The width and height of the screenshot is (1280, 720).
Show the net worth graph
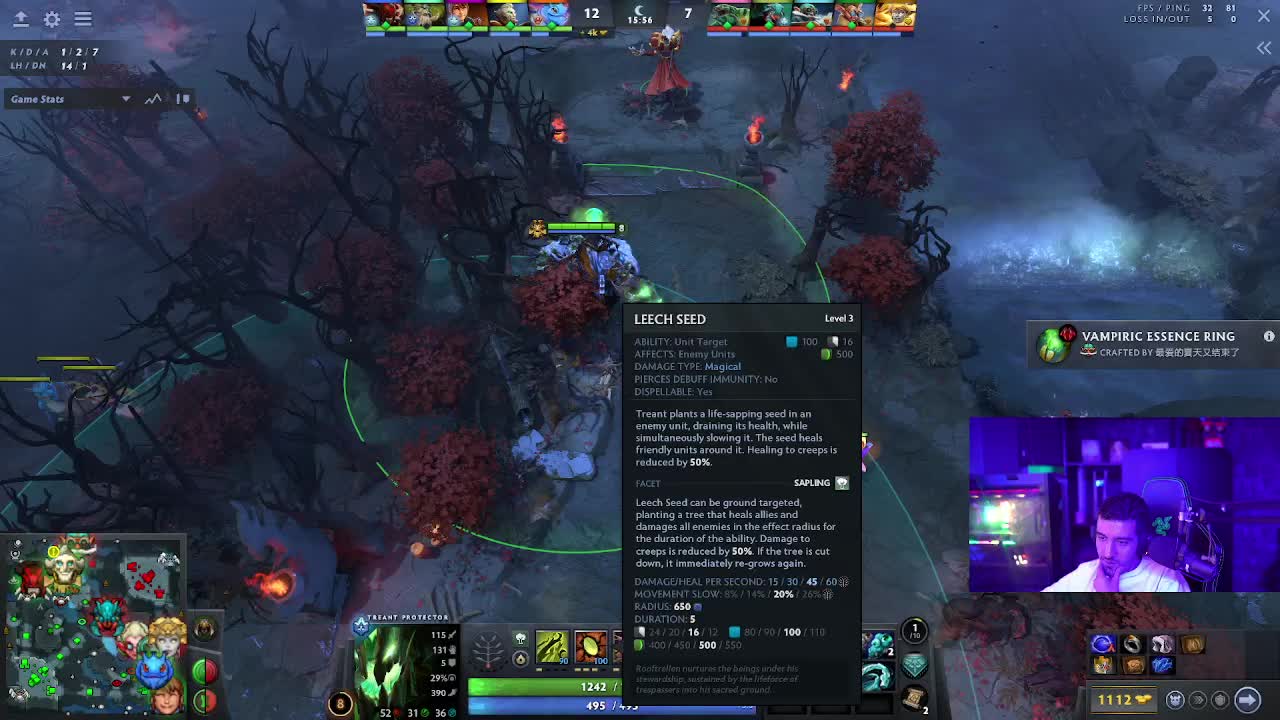pyautogui.click(x=153, y=99)
